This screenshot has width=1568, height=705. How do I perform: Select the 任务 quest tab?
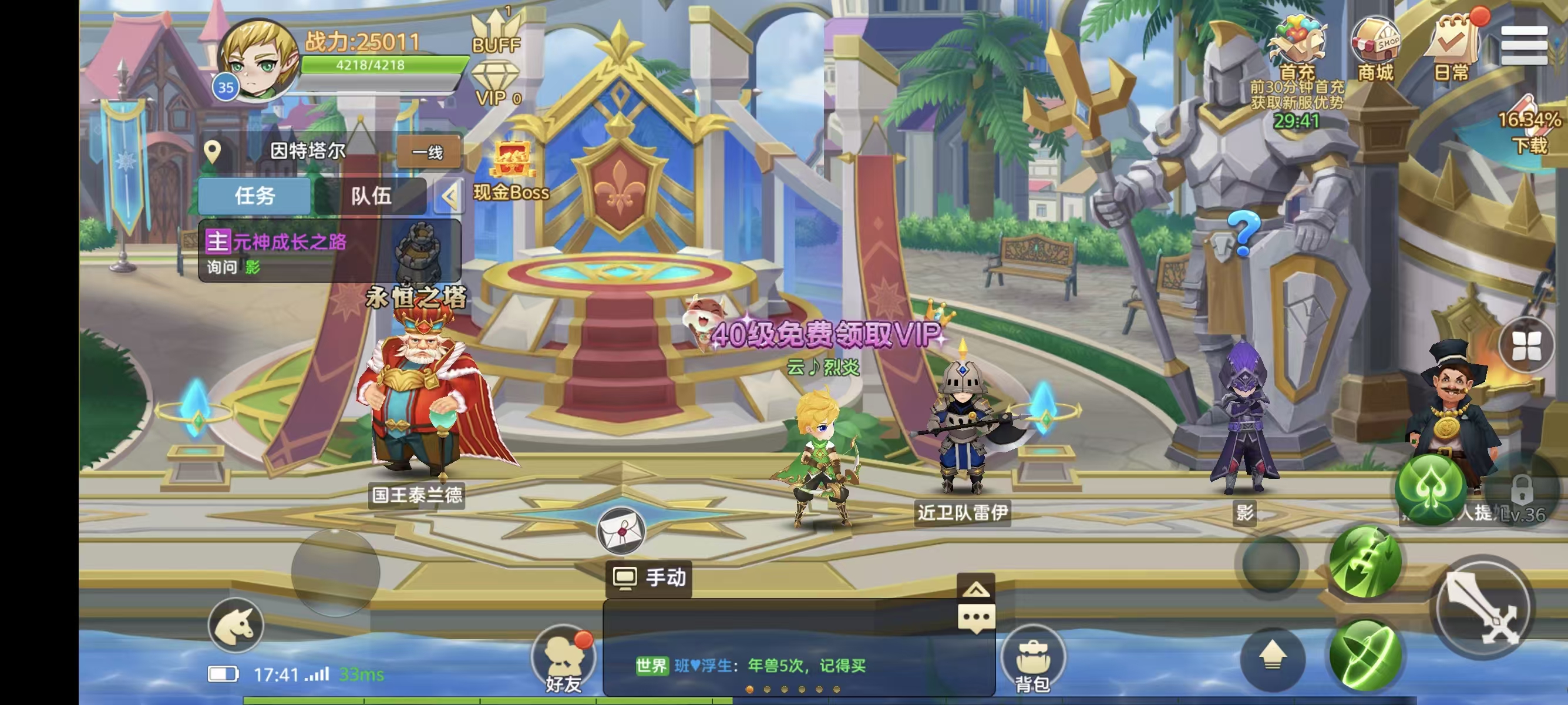255,196
